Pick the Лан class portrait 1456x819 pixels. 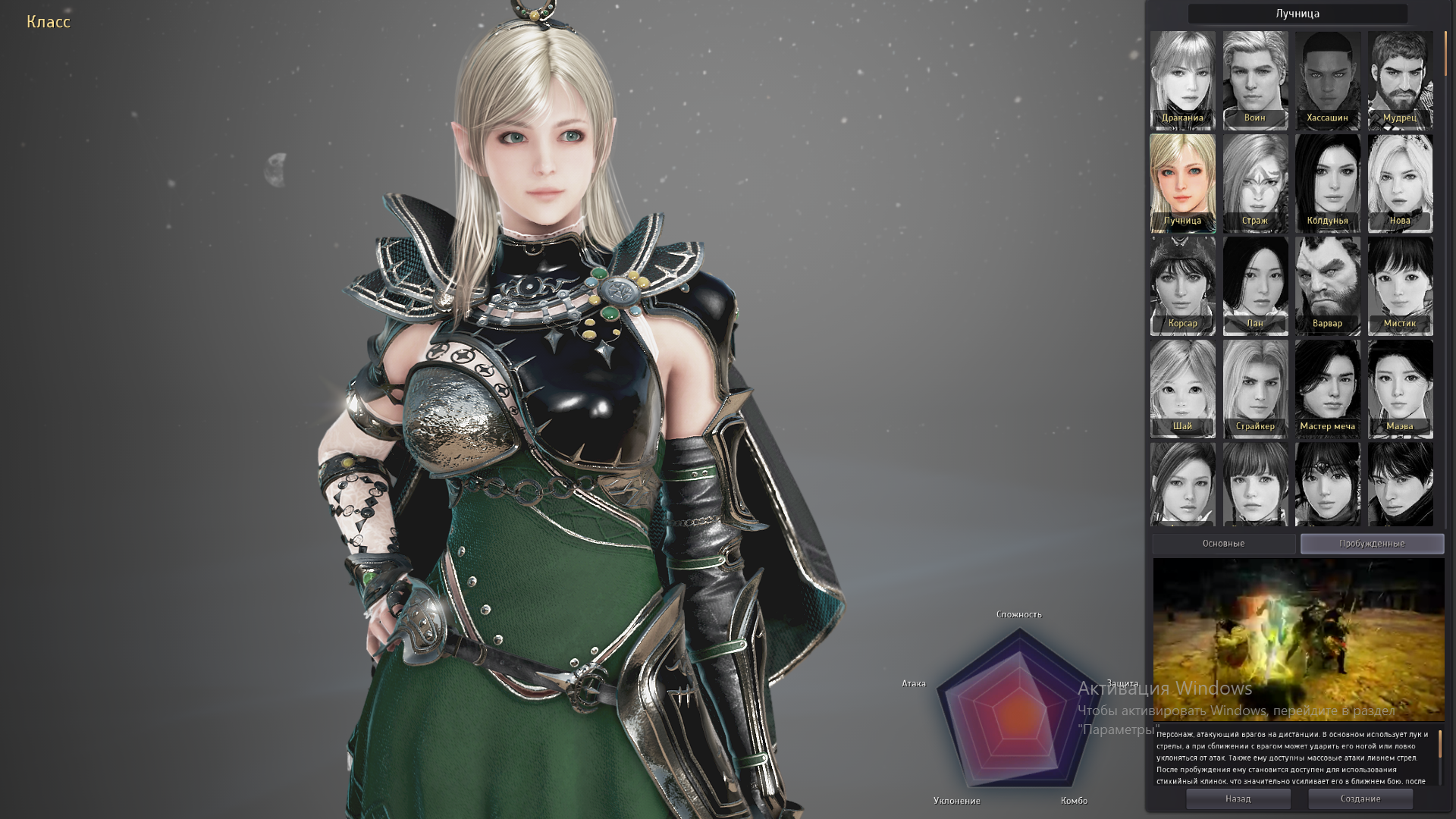[1255, 285]
